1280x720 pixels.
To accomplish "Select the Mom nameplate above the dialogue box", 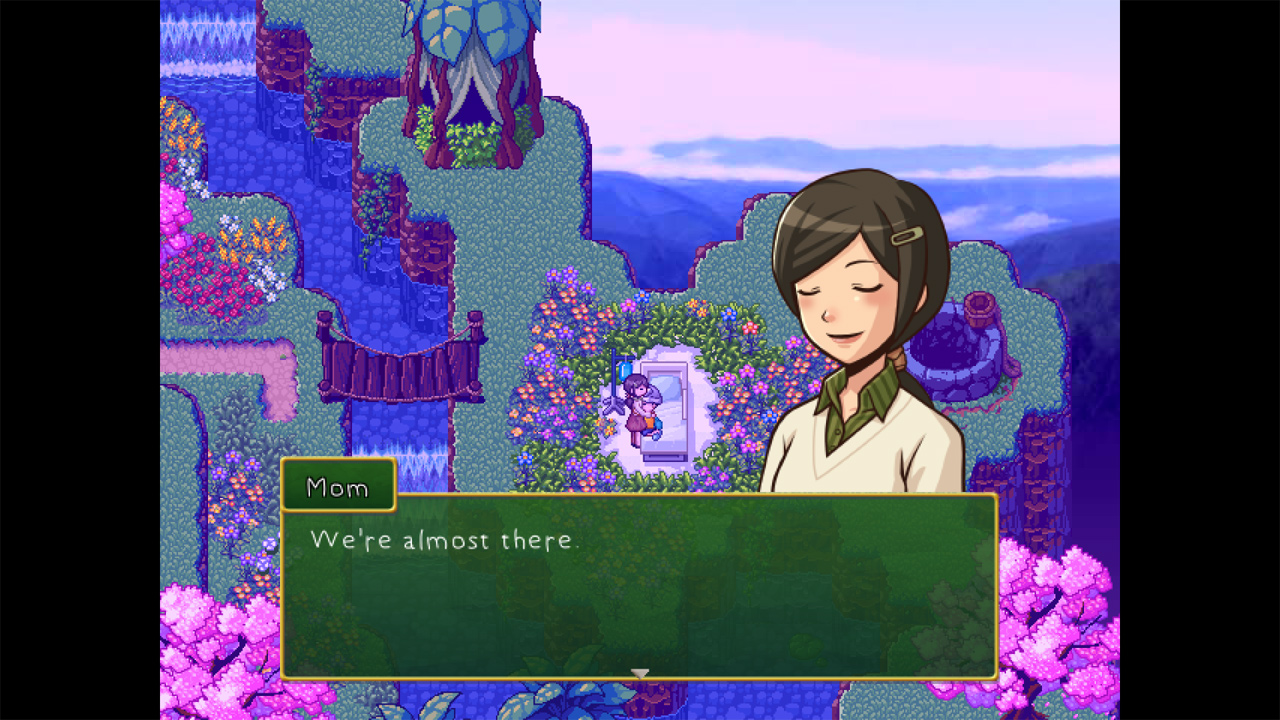I will pos(338,487).
